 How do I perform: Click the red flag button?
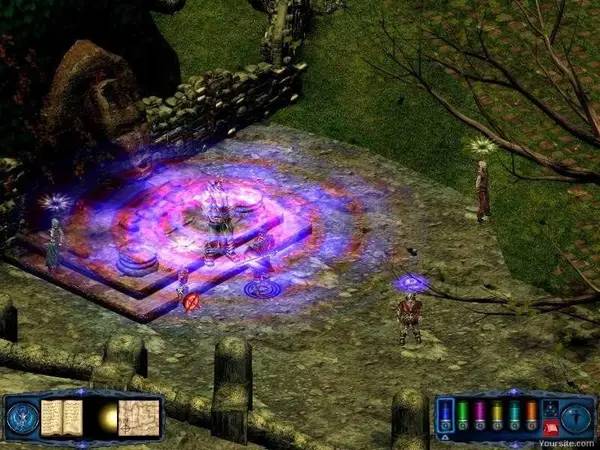(550, 427)
